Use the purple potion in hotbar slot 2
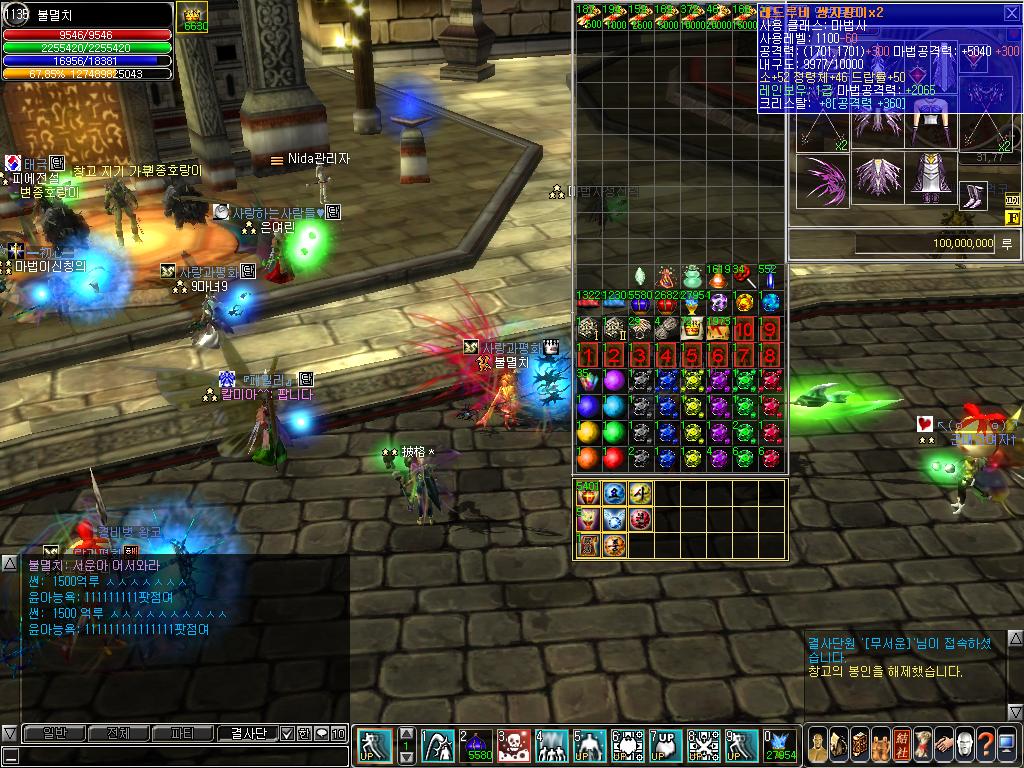The image size is (1024, 768). click(475, 746)
